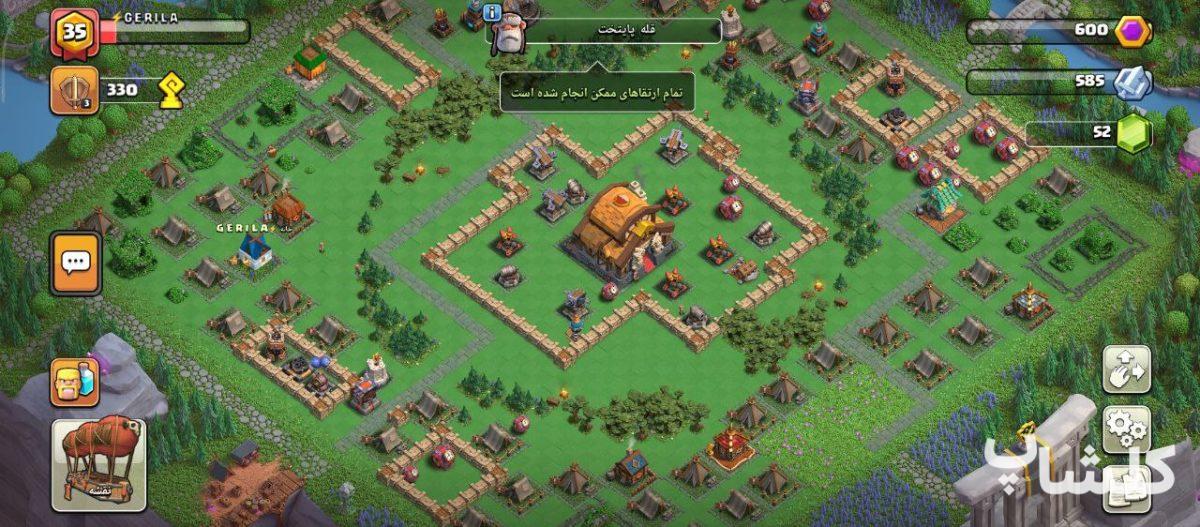The width and height of the screenshot is (1200, 527).
Task: Activate the hand move layout button
Action: (1127, 371)
